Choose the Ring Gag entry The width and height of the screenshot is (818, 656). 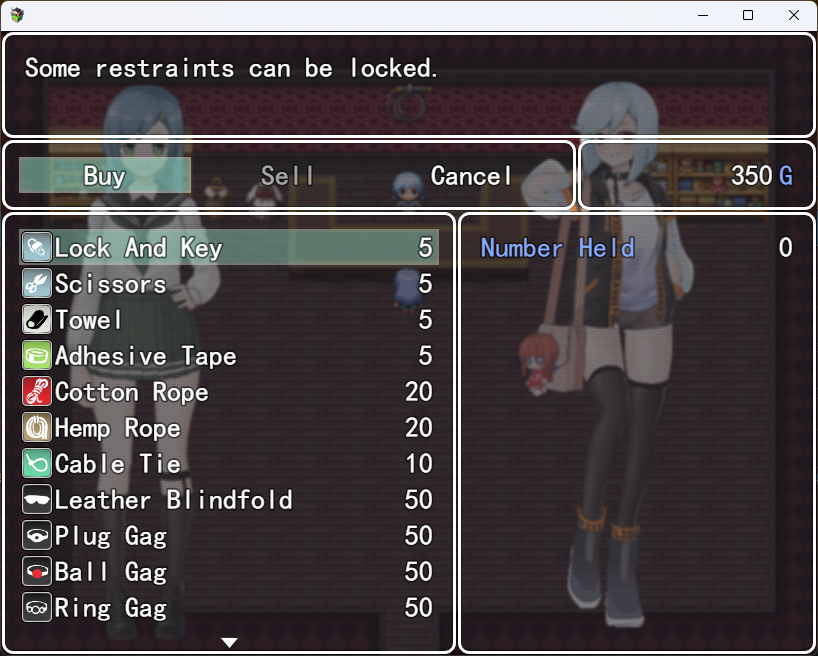pyautogui.click(x=229, y=608)
